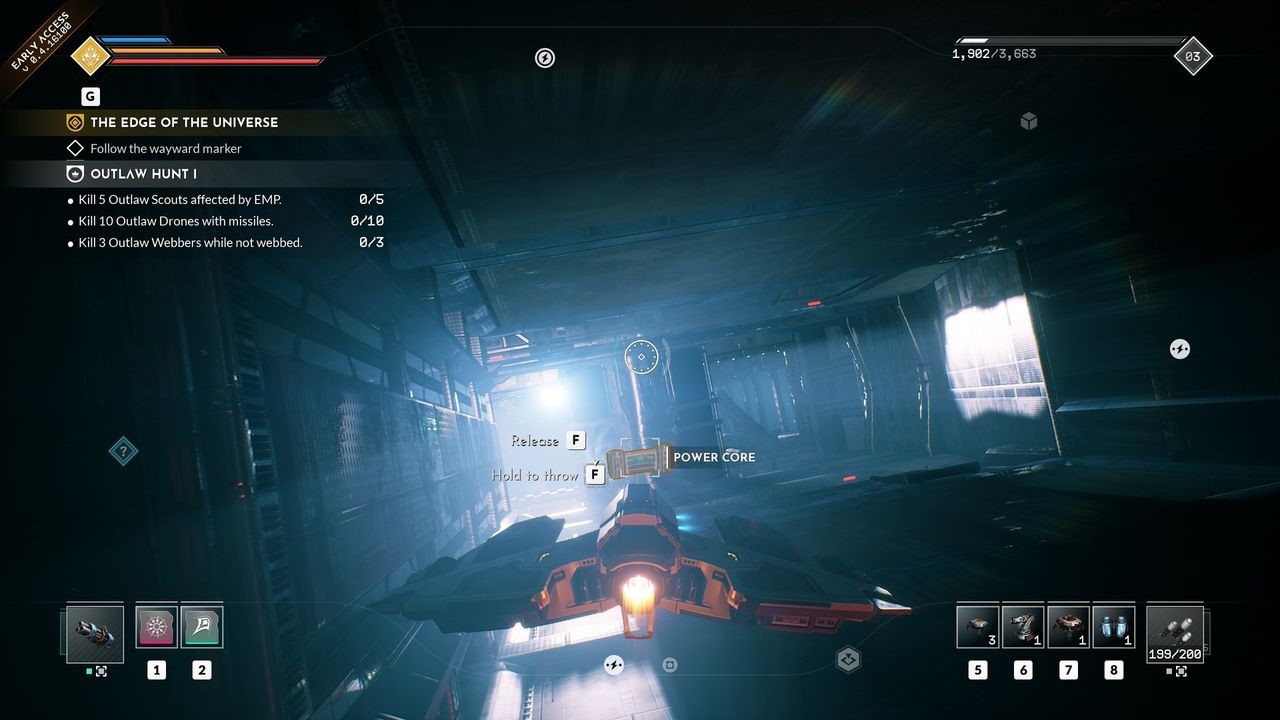This screenshot has width=1280, height=720.
Task: Use the mine consumable in slot 7
Action: click(1068, 628)
